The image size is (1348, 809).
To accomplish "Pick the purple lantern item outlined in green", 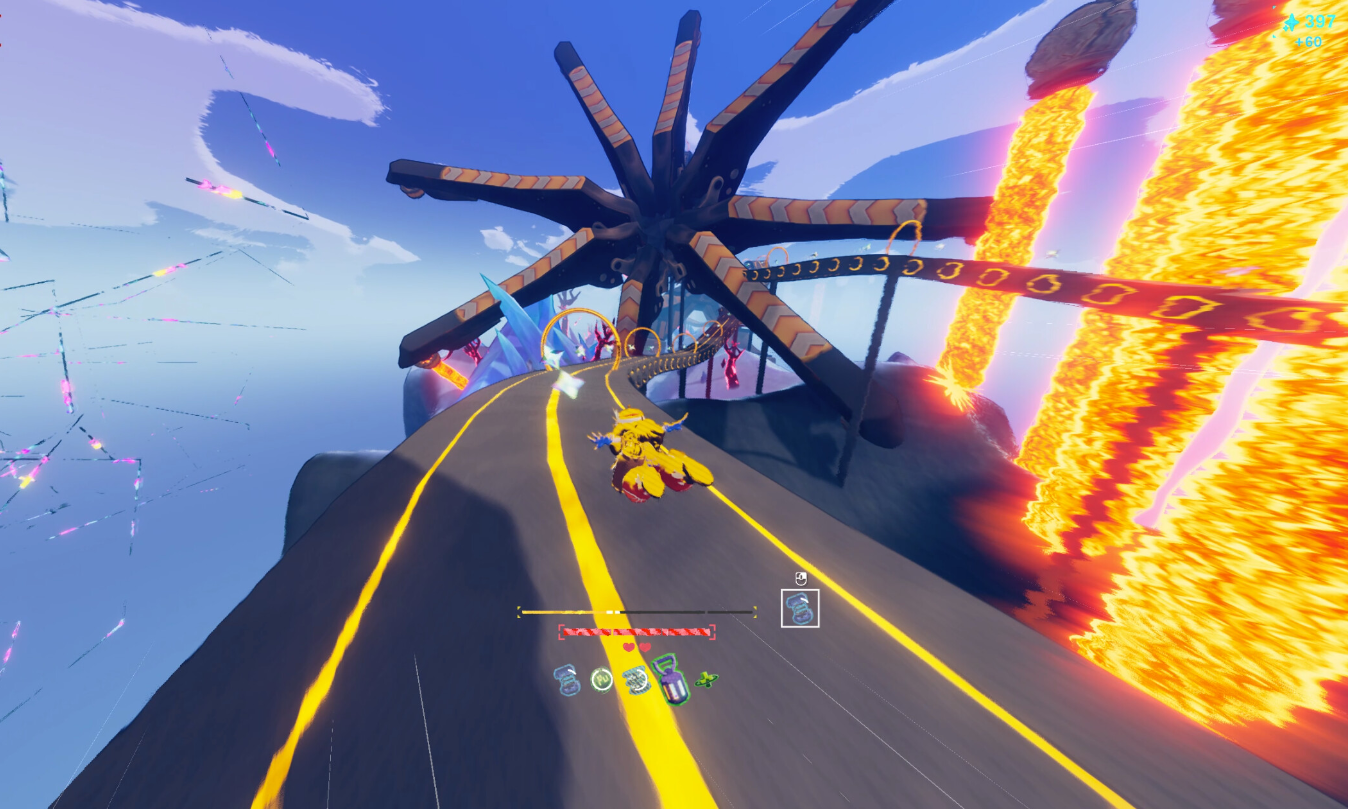I will [x=669, y=679].
